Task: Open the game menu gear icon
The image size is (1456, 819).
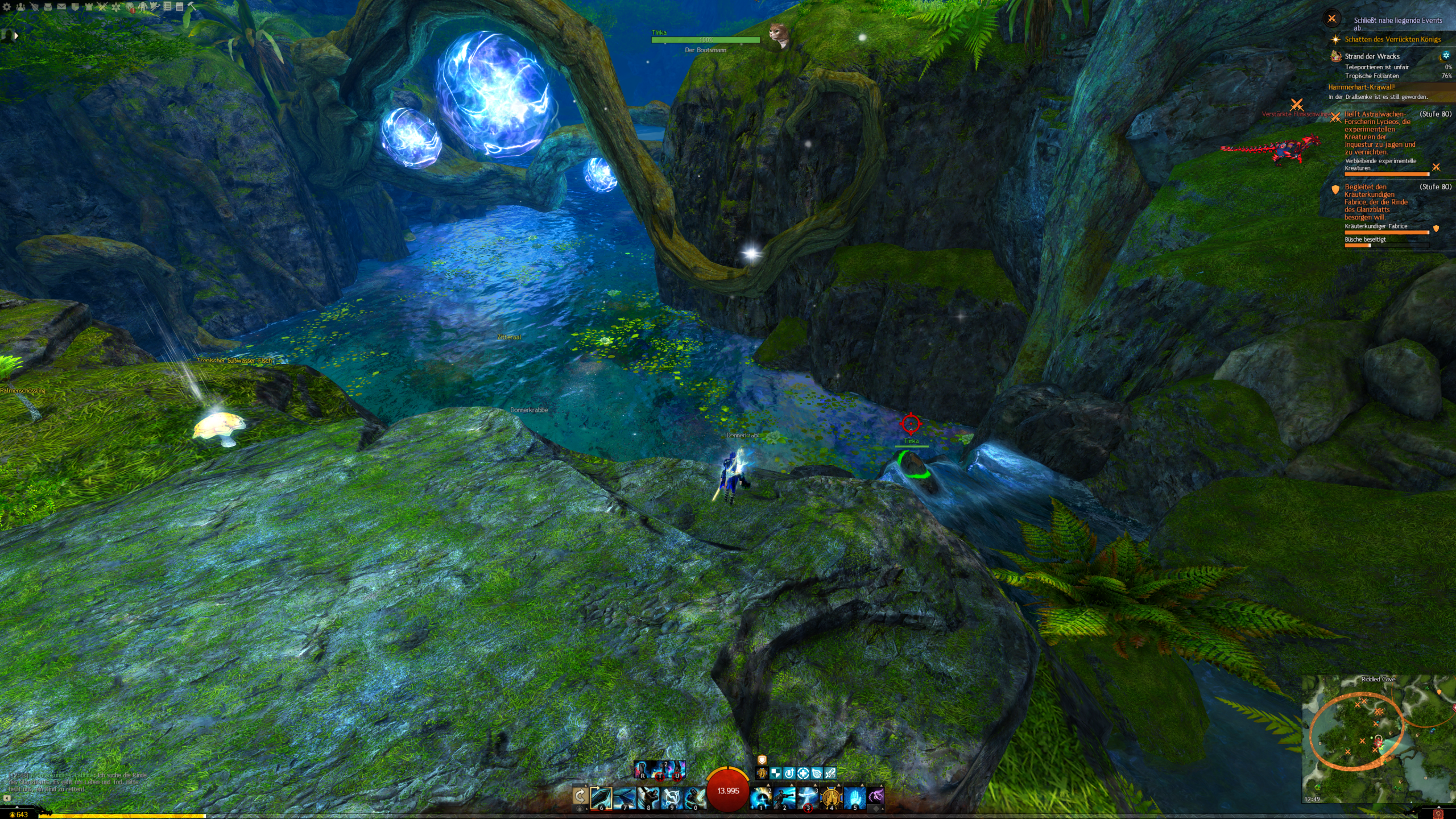Action: point(7,7)
